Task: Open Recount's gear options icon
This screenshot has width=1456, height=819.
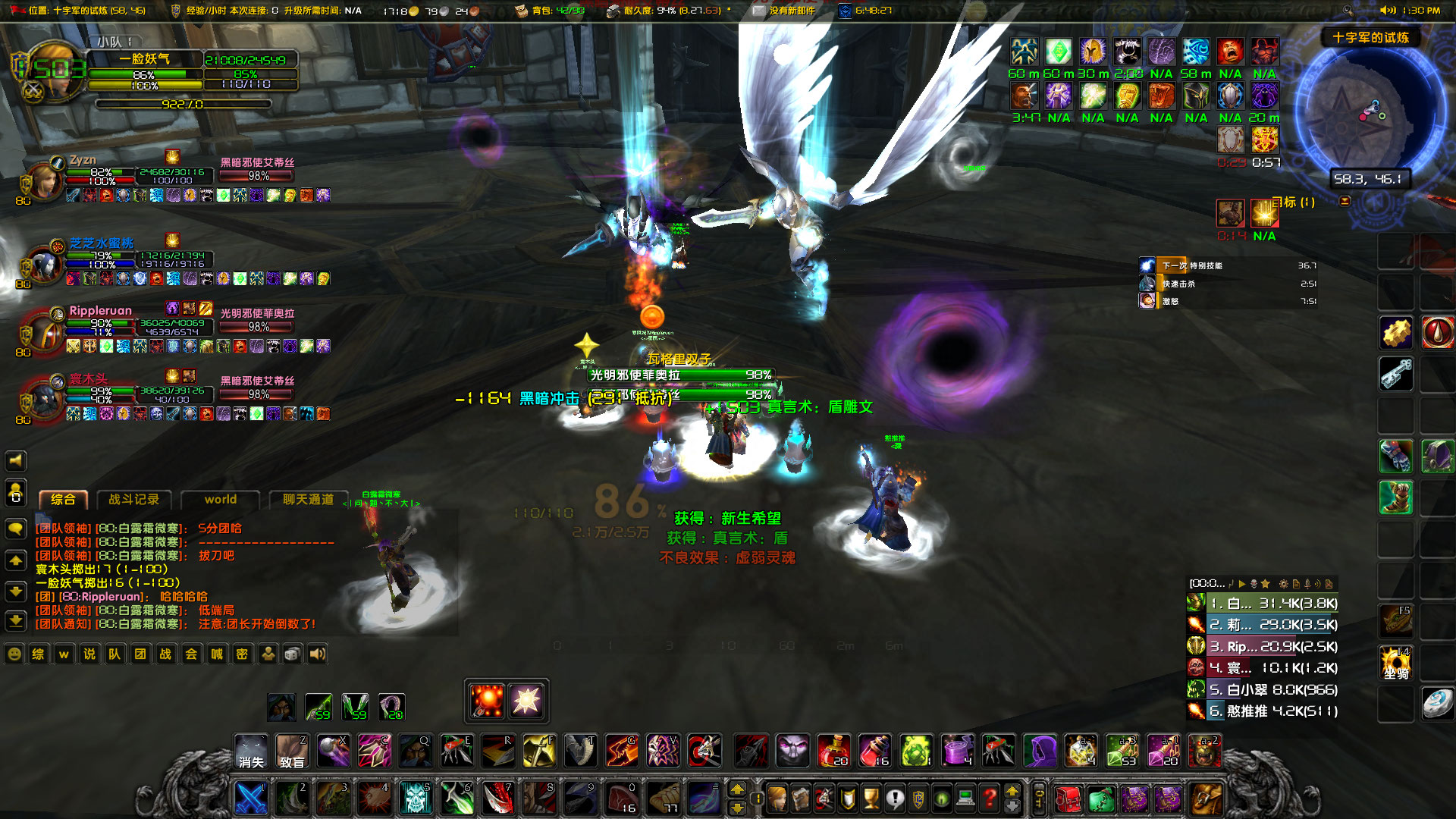Action: [1284, 582]
